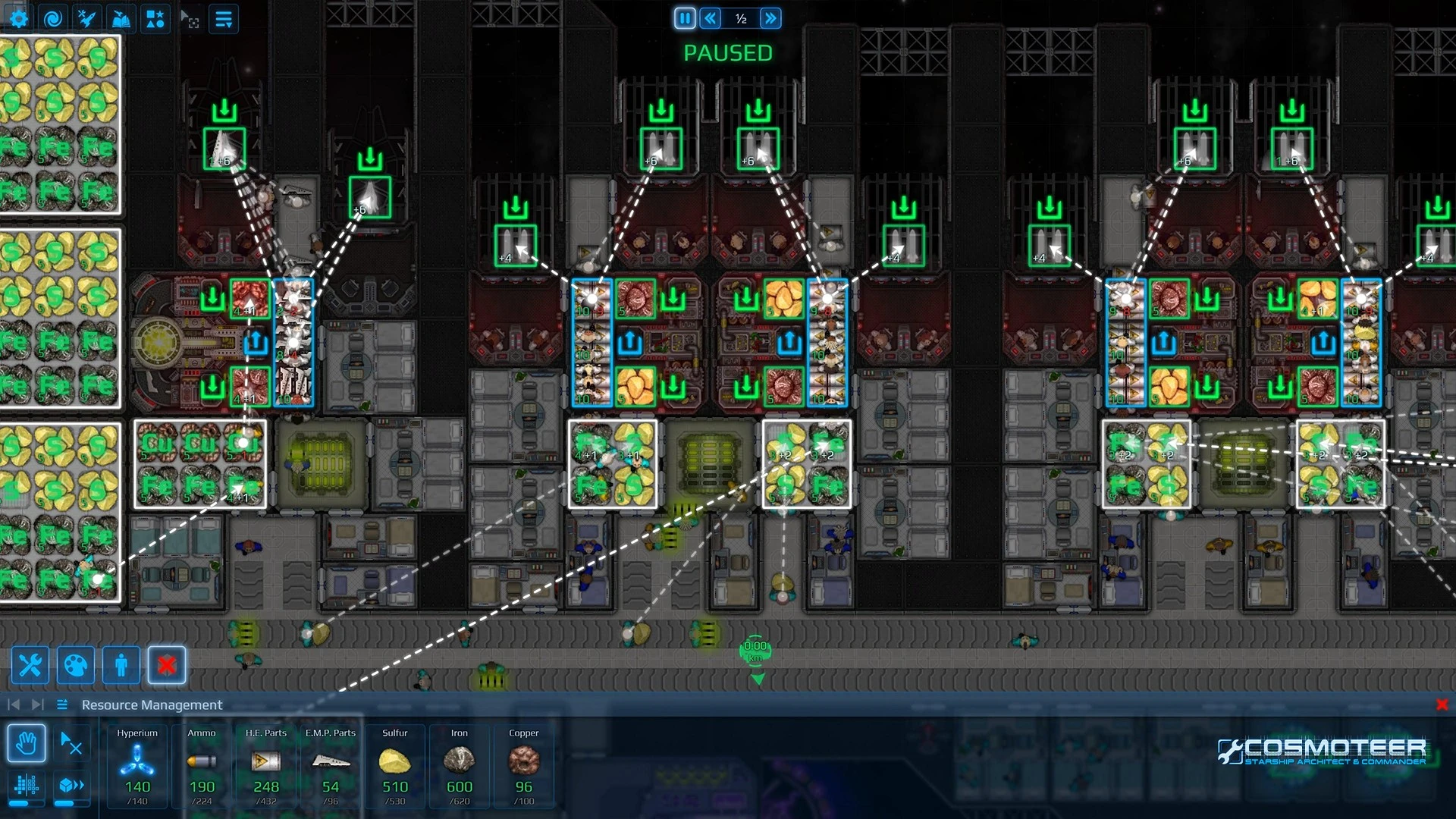Decrease game speed with double-left arrows

tap(711, 18)
